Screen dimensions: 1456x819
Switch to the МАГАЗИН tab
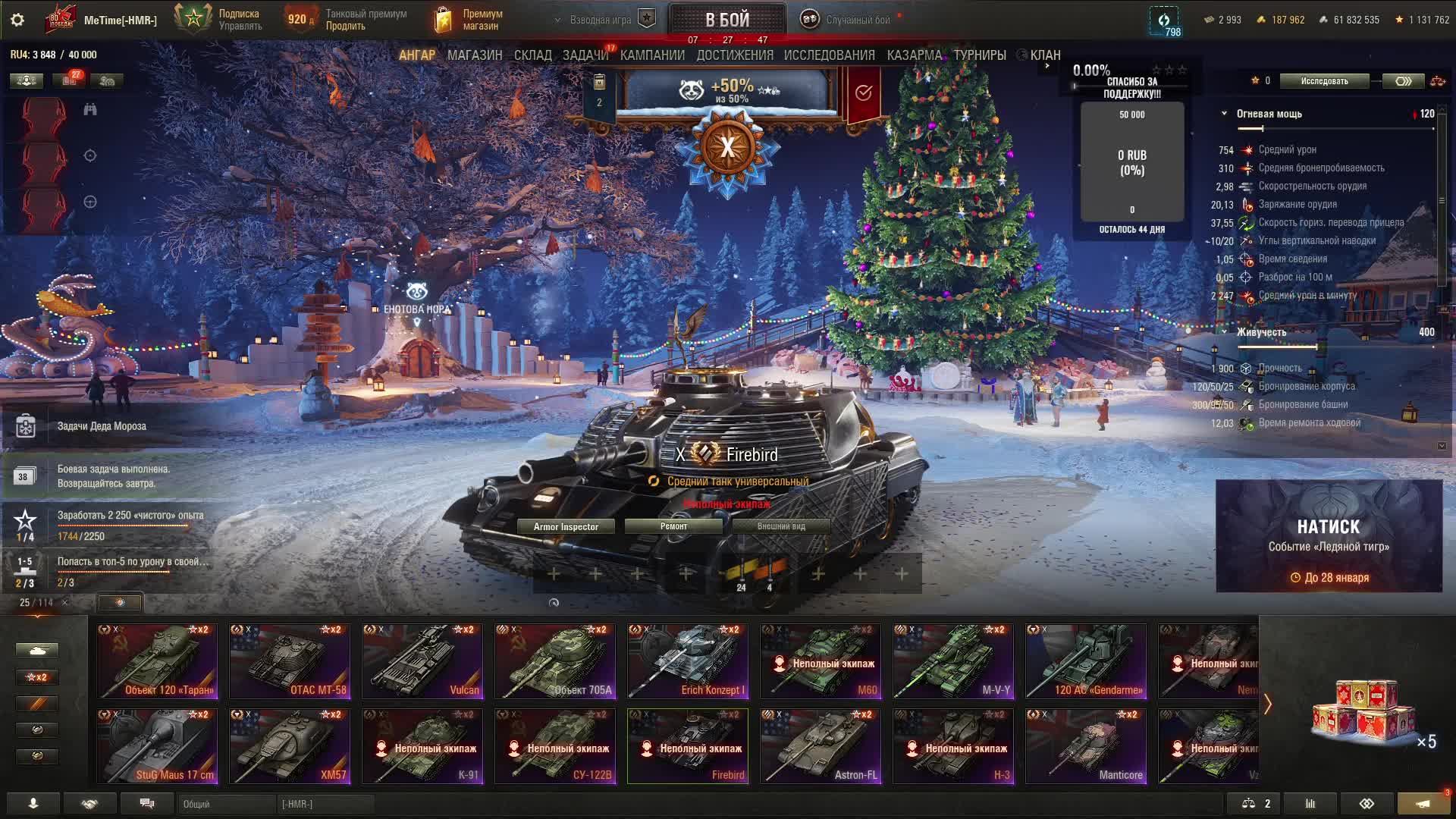[x=475, y=55]
